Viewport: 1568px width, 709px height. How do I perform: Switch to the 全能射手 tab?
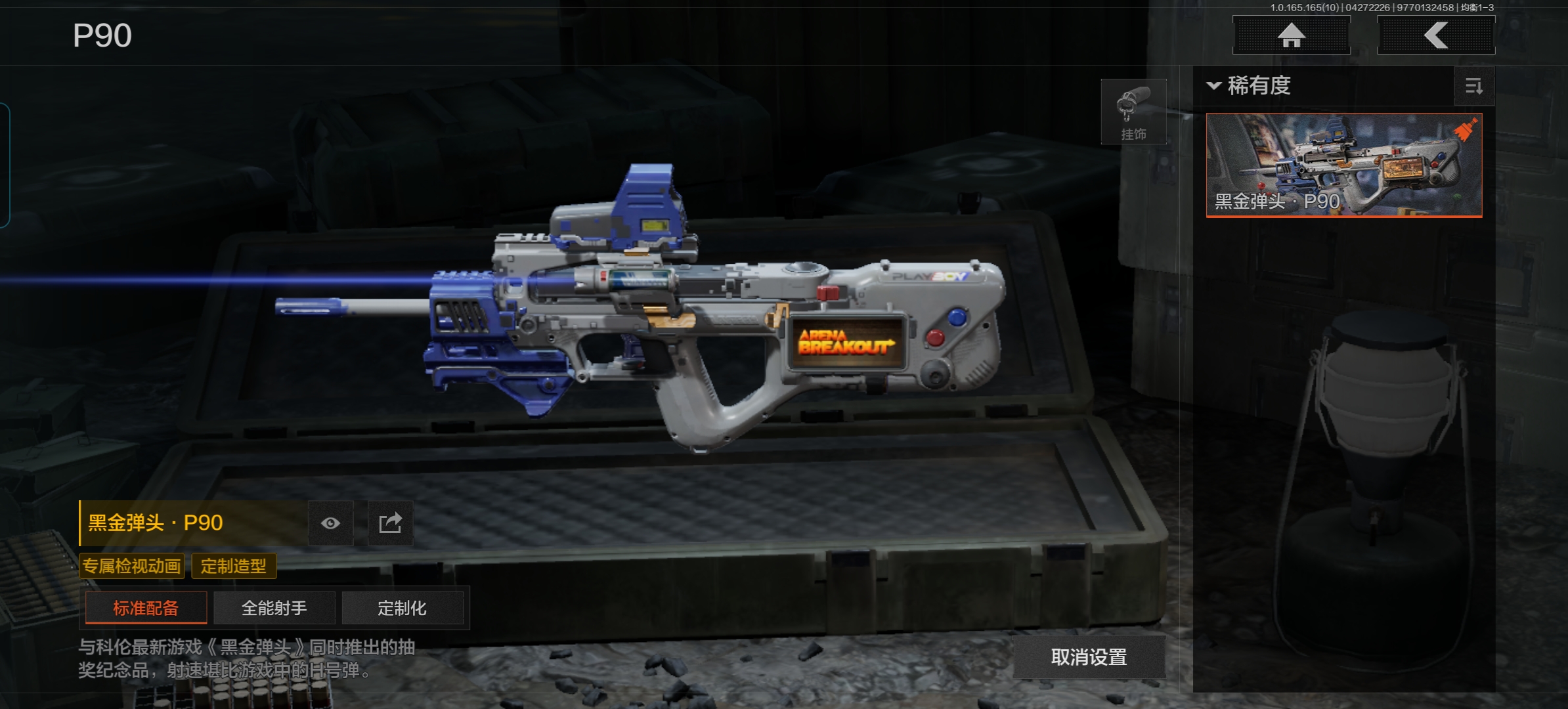pos(274,608)
